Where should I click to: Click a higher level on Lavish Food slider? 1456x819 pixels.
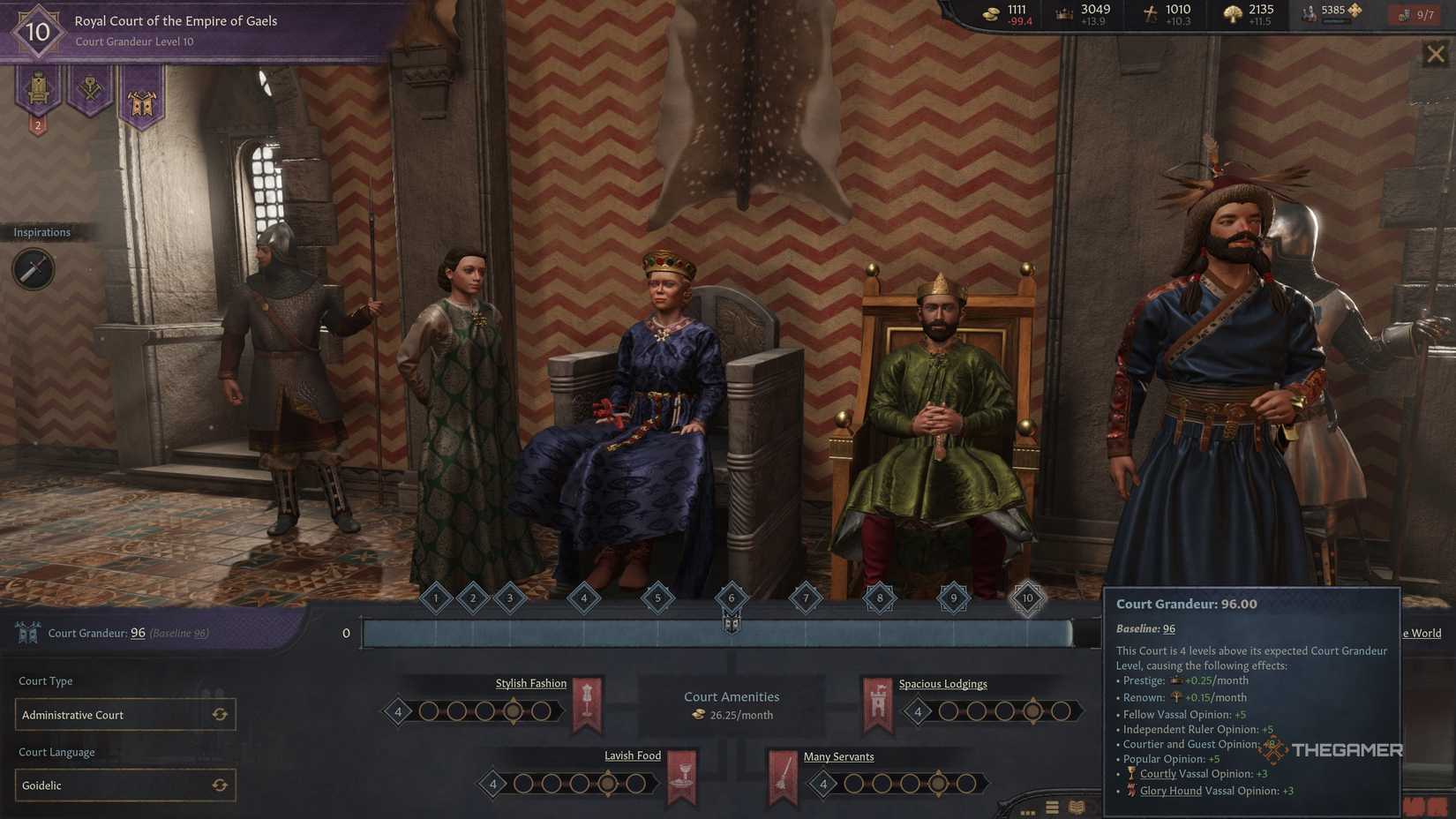point(636,783)
